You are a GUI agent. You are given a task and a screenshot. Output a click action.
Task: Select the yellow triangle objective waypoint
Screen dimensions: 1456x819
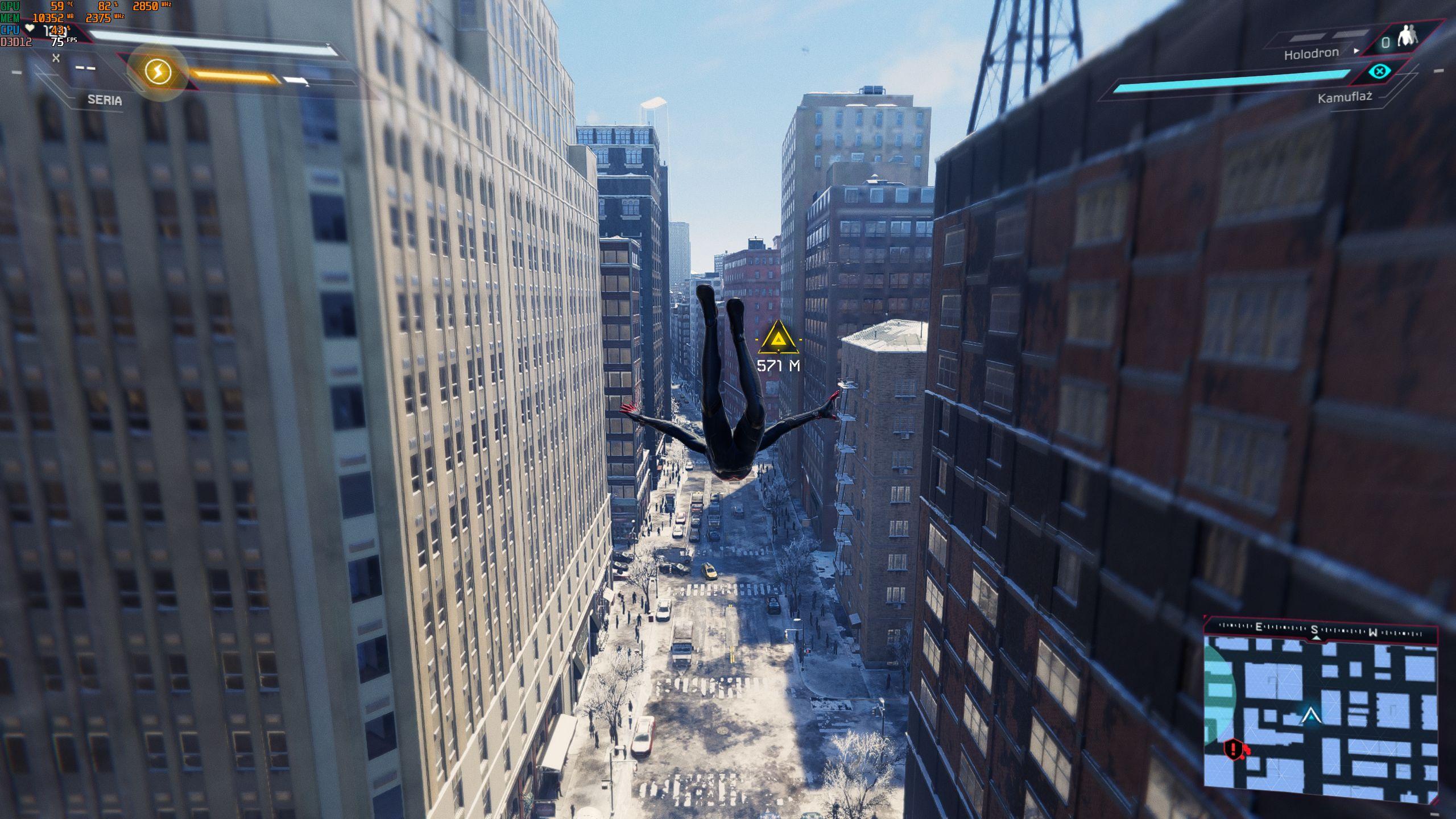point(777,338)
